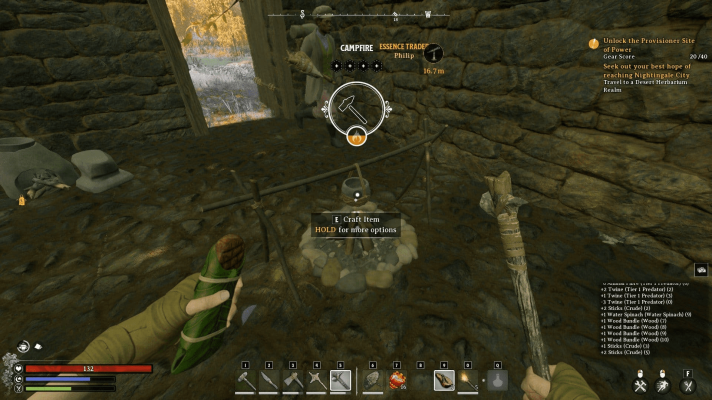Activate the running figure ability icon
Viewport: 712px width, 400px height.
pyautogui.click(x=662, y=385)
